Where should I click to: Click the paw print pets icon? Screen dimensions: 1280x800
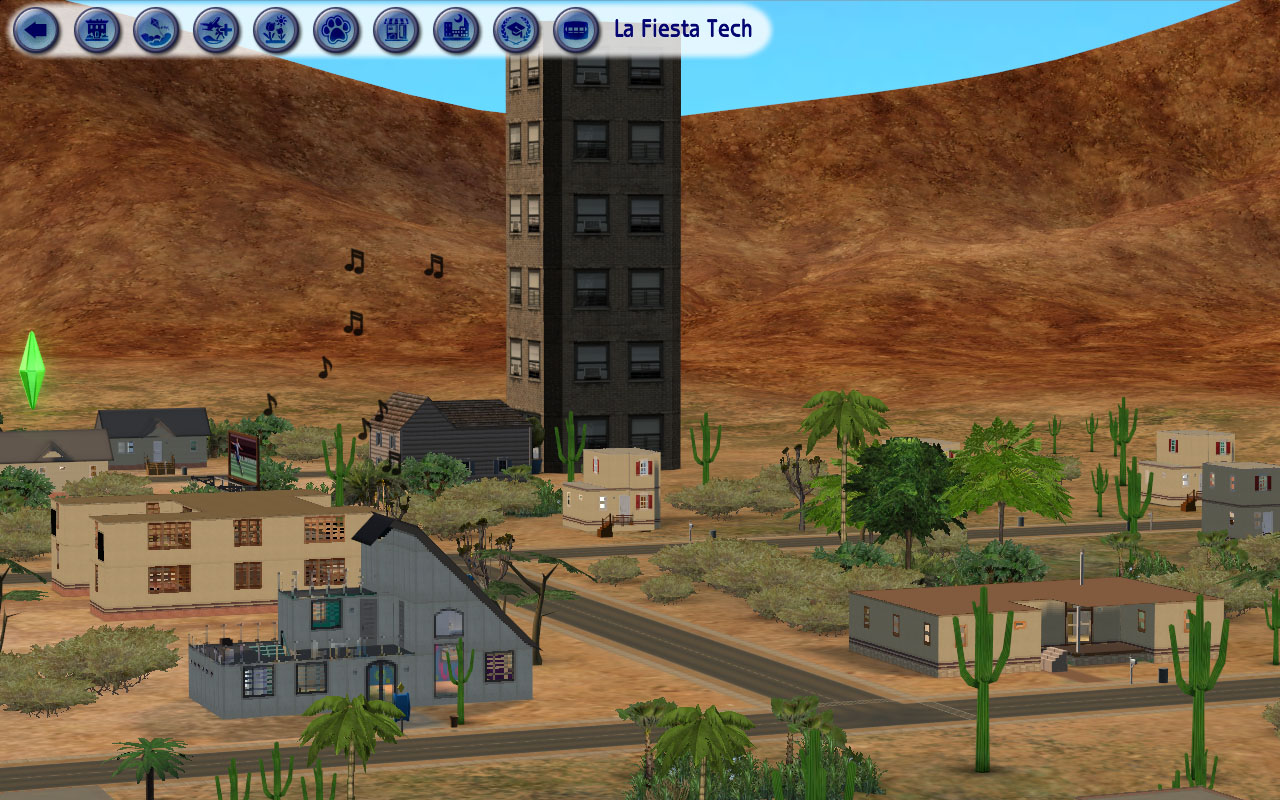[x=337, y=30]
